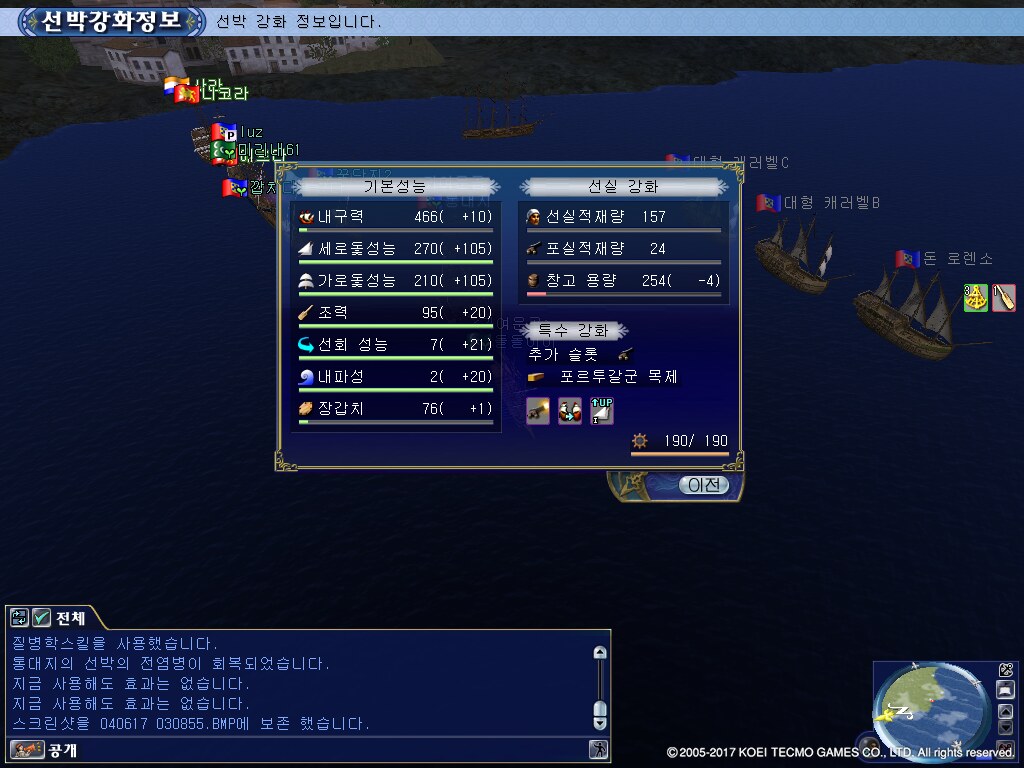Screen dimensions: 1024x768
Task: Activate the sextant skill icon
Action: 976,298
